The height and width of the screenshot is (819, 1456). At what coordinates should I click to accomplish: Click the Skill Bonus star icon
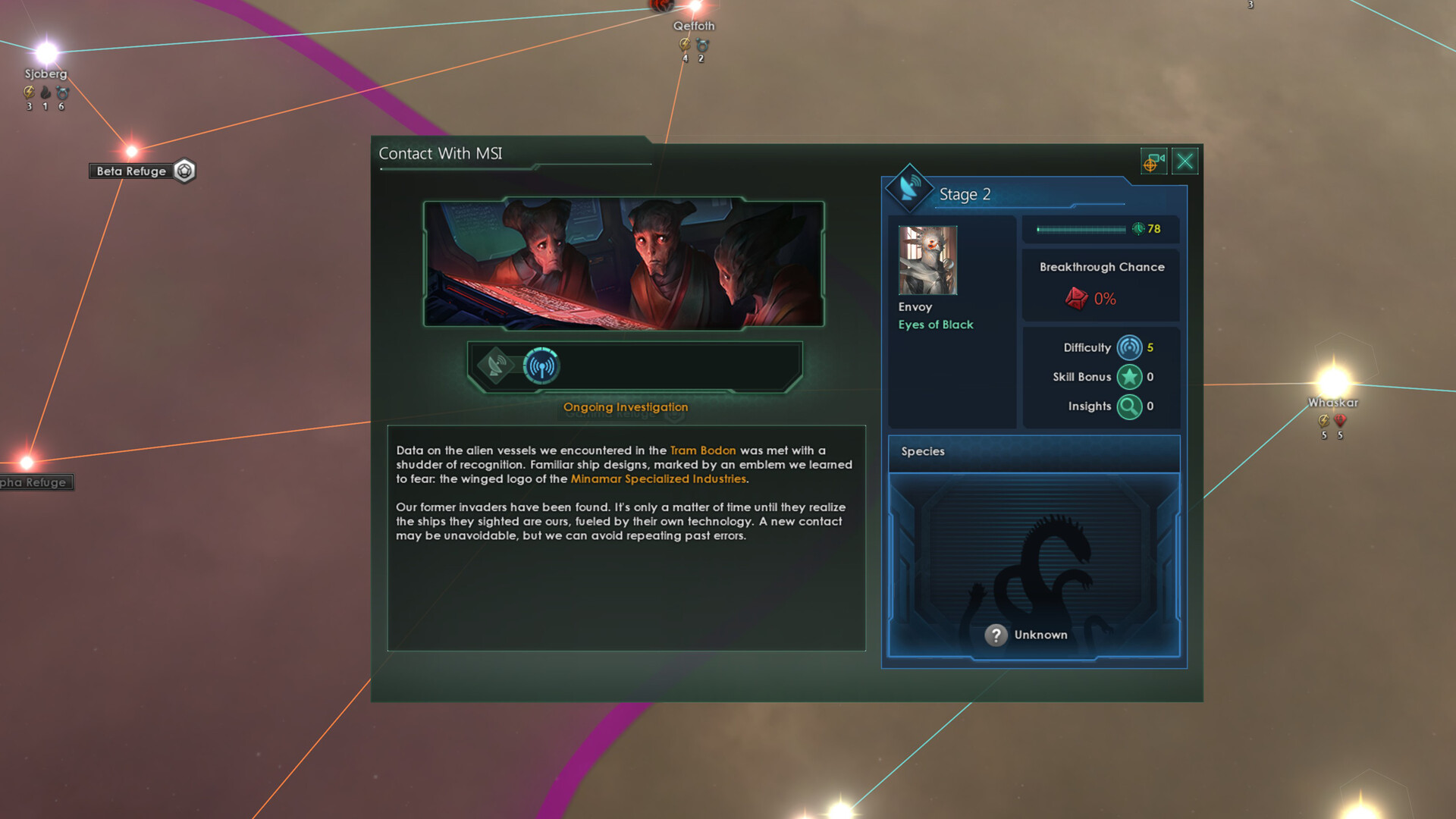pyautogui.click(x=1130, y=377)
